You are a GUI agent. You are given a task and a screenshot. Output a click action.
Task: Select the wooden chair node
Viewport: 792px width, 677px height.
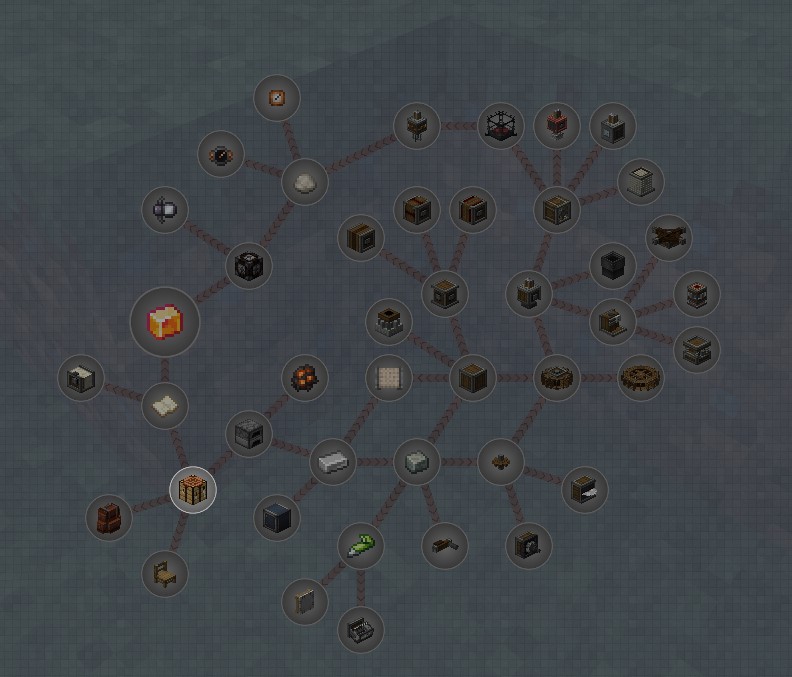tap(165, 574)
